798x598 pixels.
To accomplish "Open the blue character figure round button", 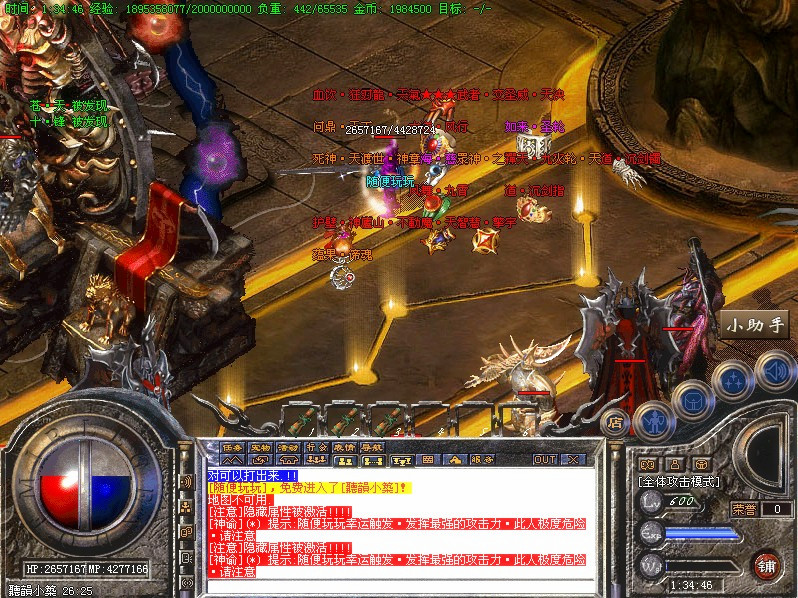I will click(x=653, y=420).
